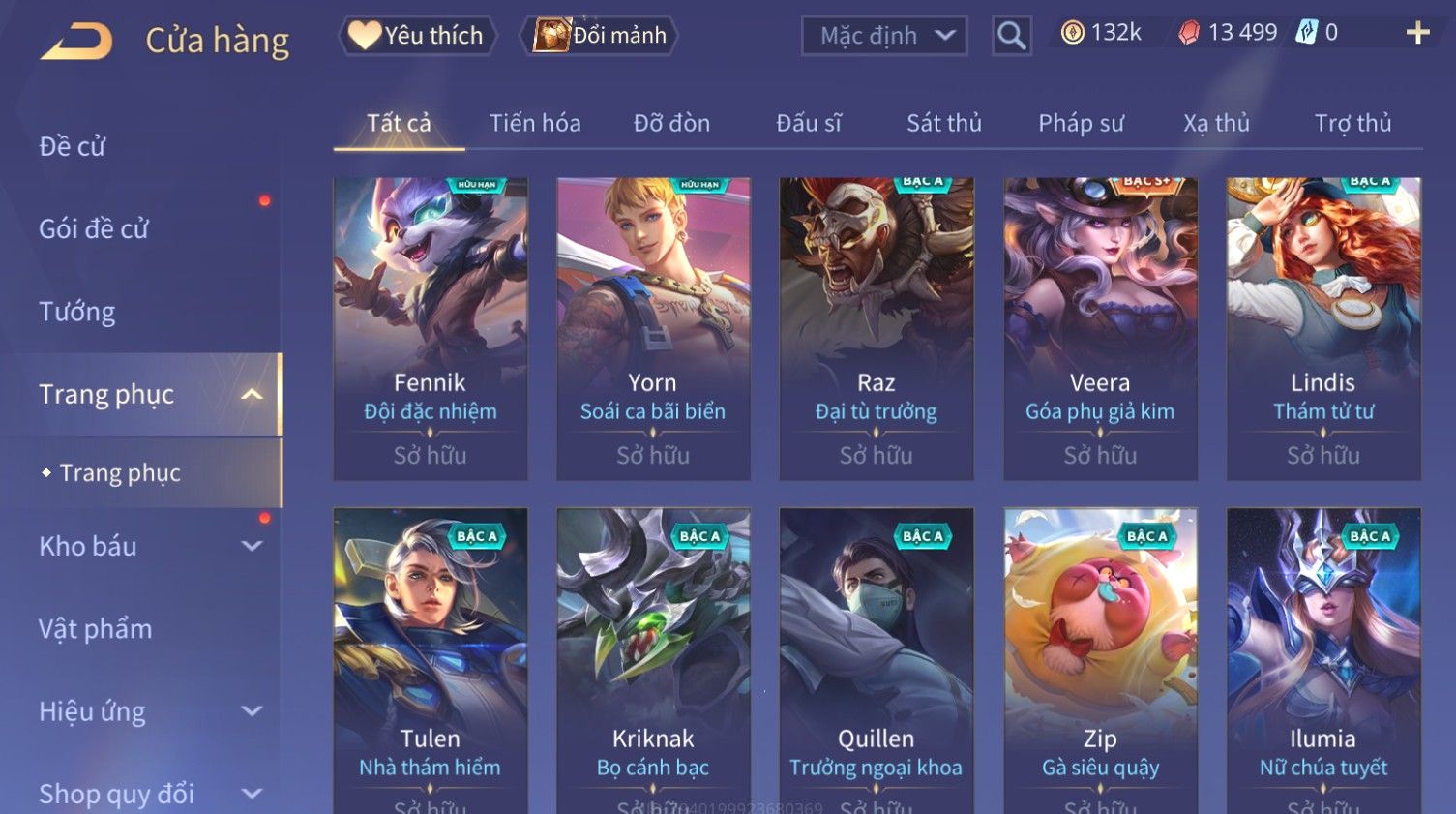Viewport: 1456px width, 814px height.
Task: Add currency with the plus button
Action: [x=1417, y=34]
